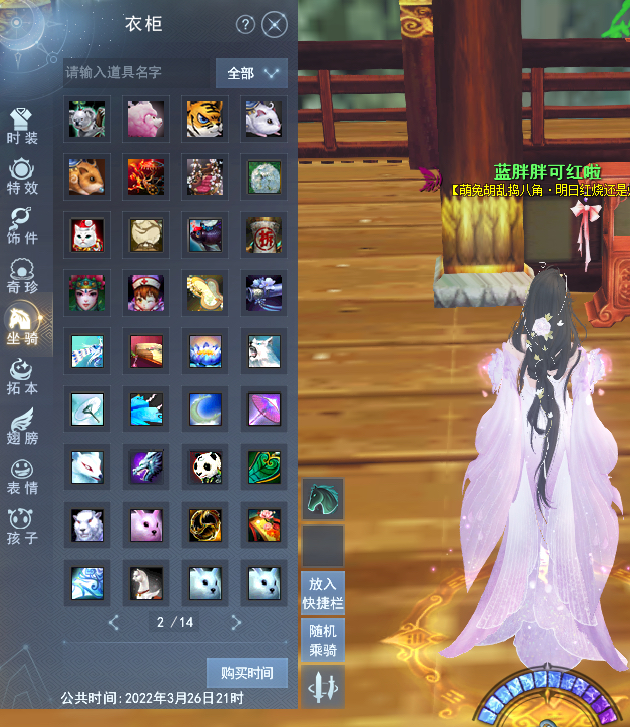Select the equipped horse mount slot

[x=323, y=498]
